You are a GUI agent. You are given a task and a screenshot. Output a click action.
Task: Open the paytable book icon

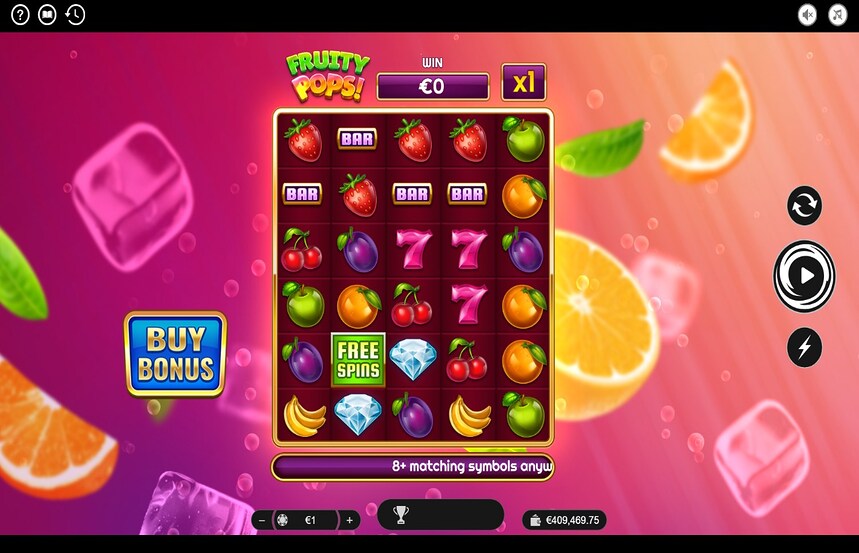pyautogui.click(x=47, y=15)
